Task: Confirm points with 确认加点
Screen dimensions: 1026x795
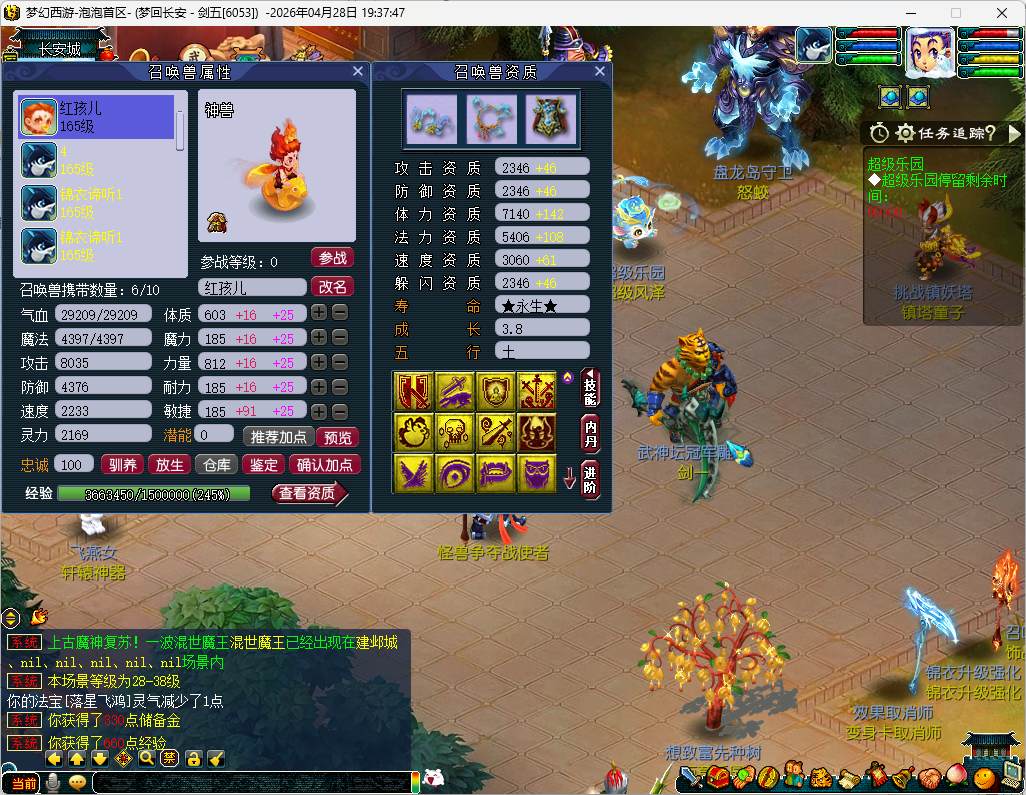Action: point(325,464)
